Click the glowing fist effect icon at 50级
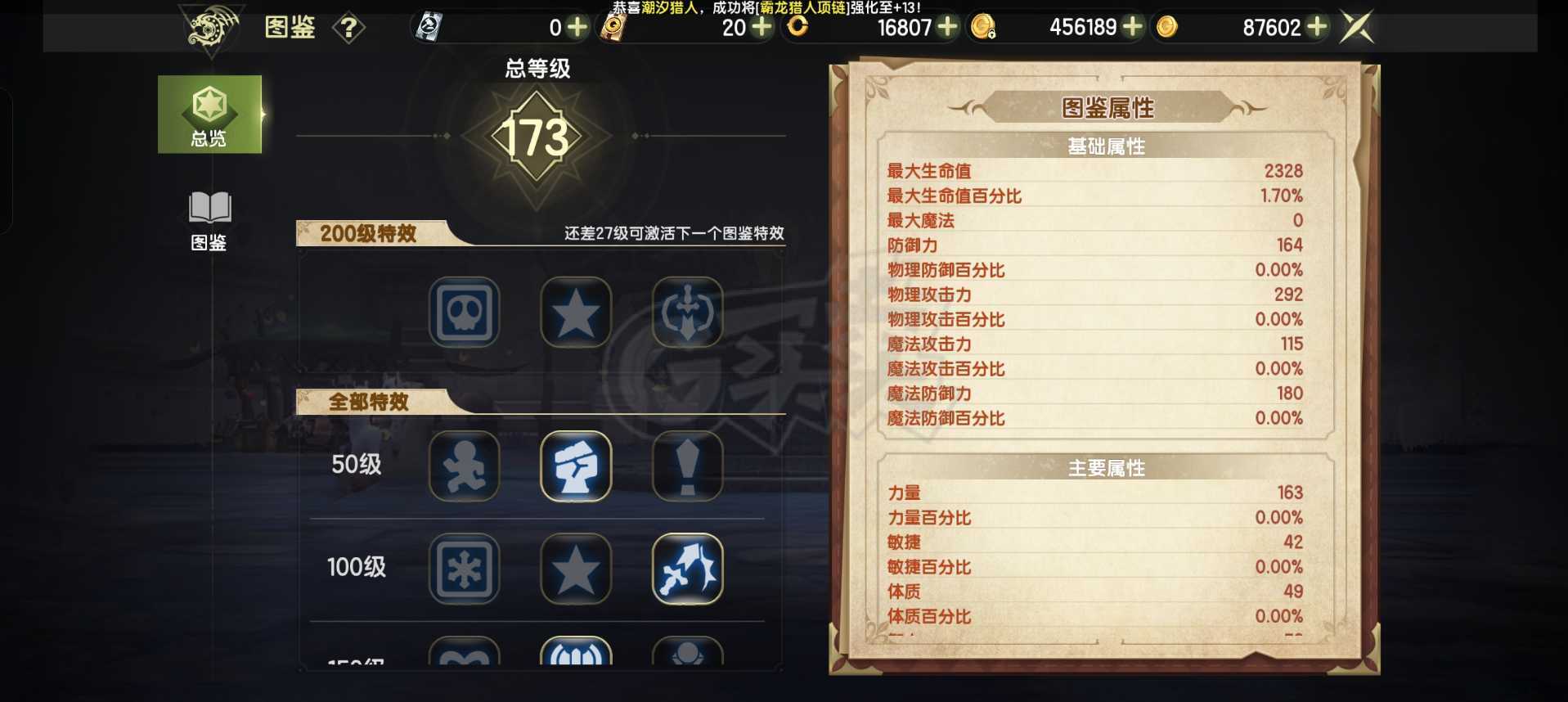This screenshot has width=1568, height=702. (x=576, y=466)
